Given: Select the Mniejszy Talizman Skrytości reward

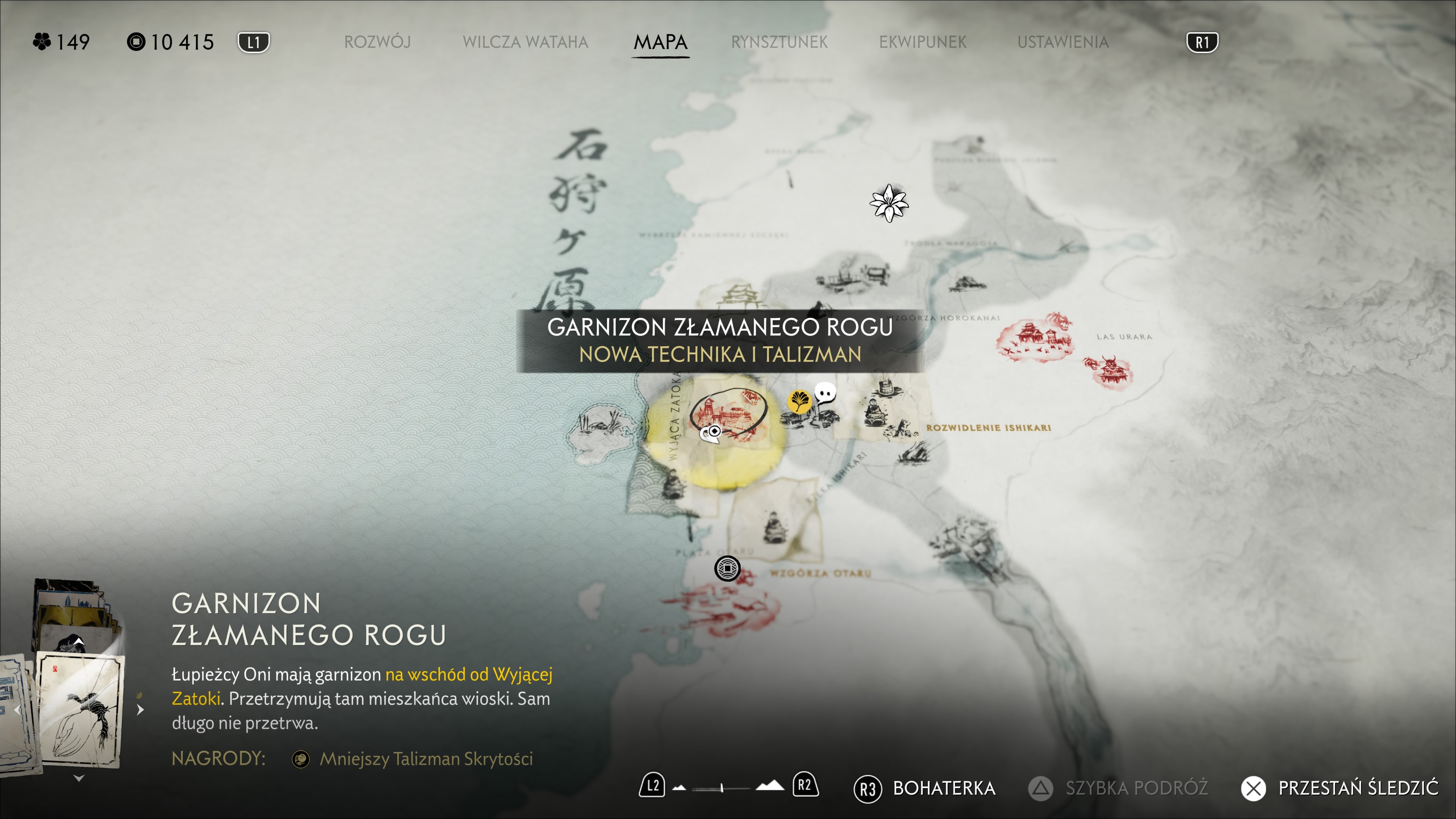Looking at the screenshot, I should pos(425,758).
